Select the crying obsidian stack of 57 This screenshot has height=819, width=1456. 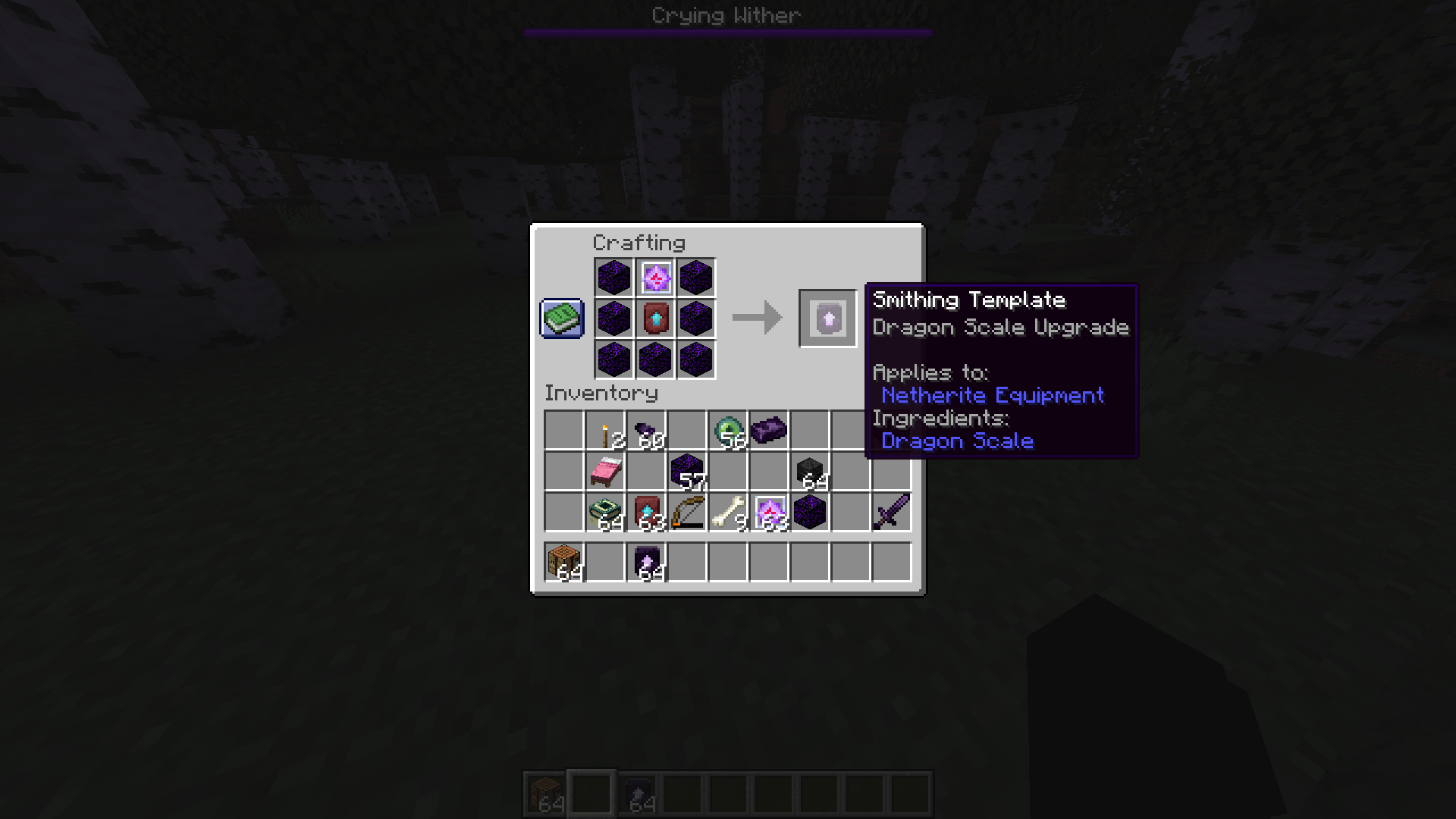pyautogui.click(x=686, y=472)
